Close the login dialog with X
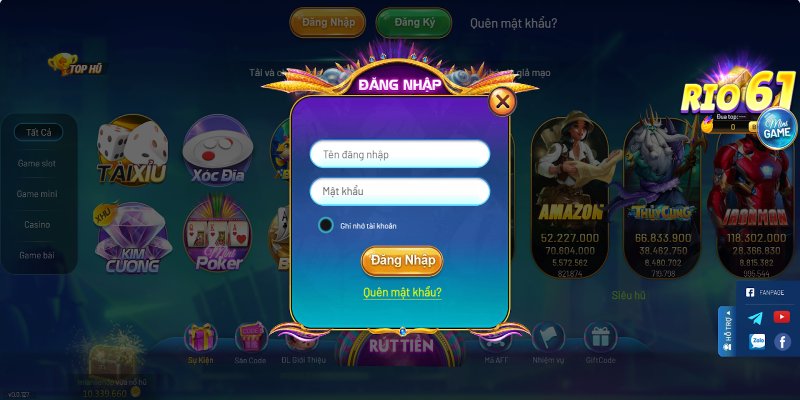 click(x=503, y=101)
